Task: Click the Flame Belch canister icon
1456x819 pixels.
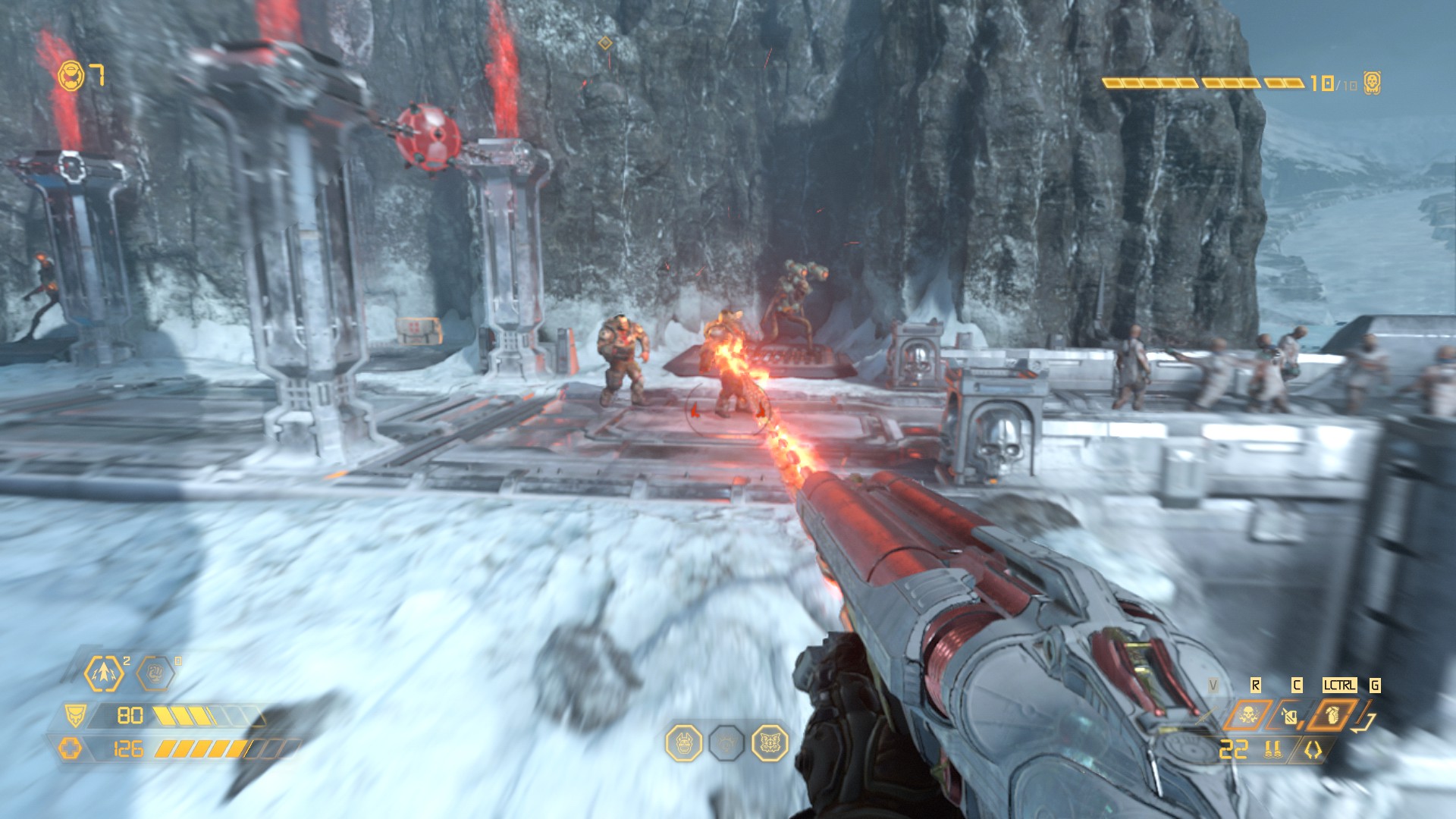Action: point(1289,717)
